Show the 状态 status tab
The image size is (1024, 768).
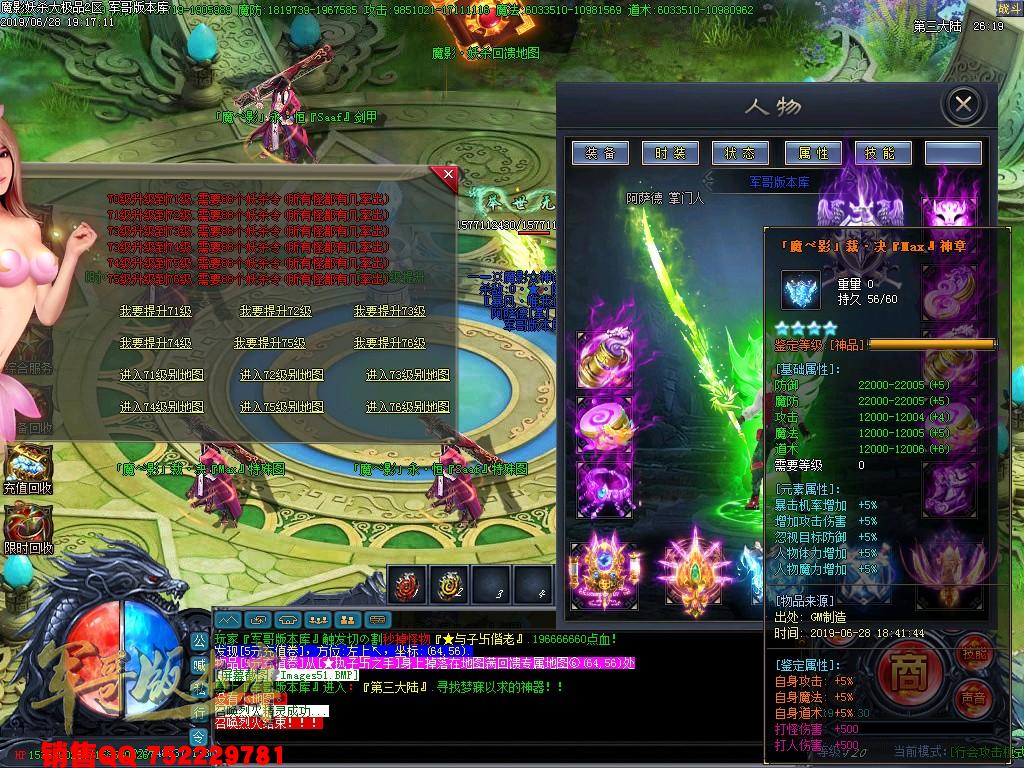click(740, 153)
